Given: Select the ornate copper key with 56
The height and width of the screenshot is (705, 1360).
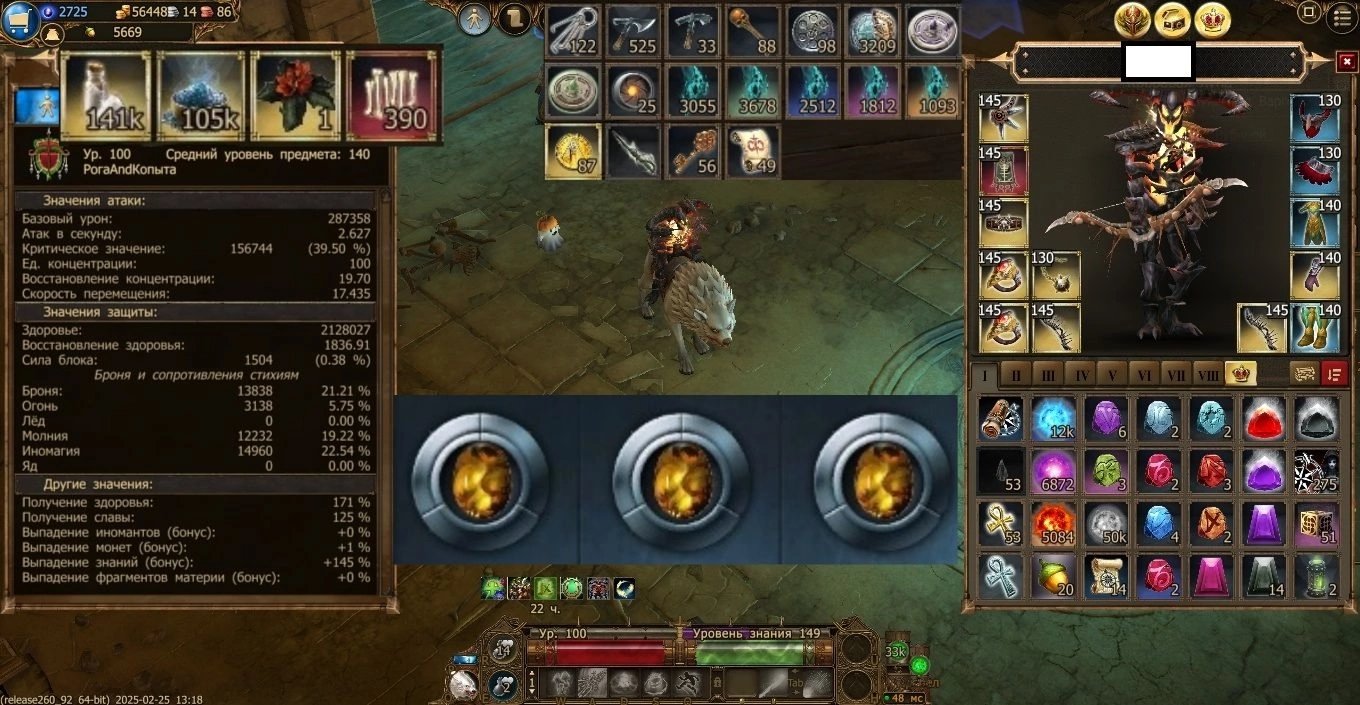Looking at the screenshot, I should (693, 151).
